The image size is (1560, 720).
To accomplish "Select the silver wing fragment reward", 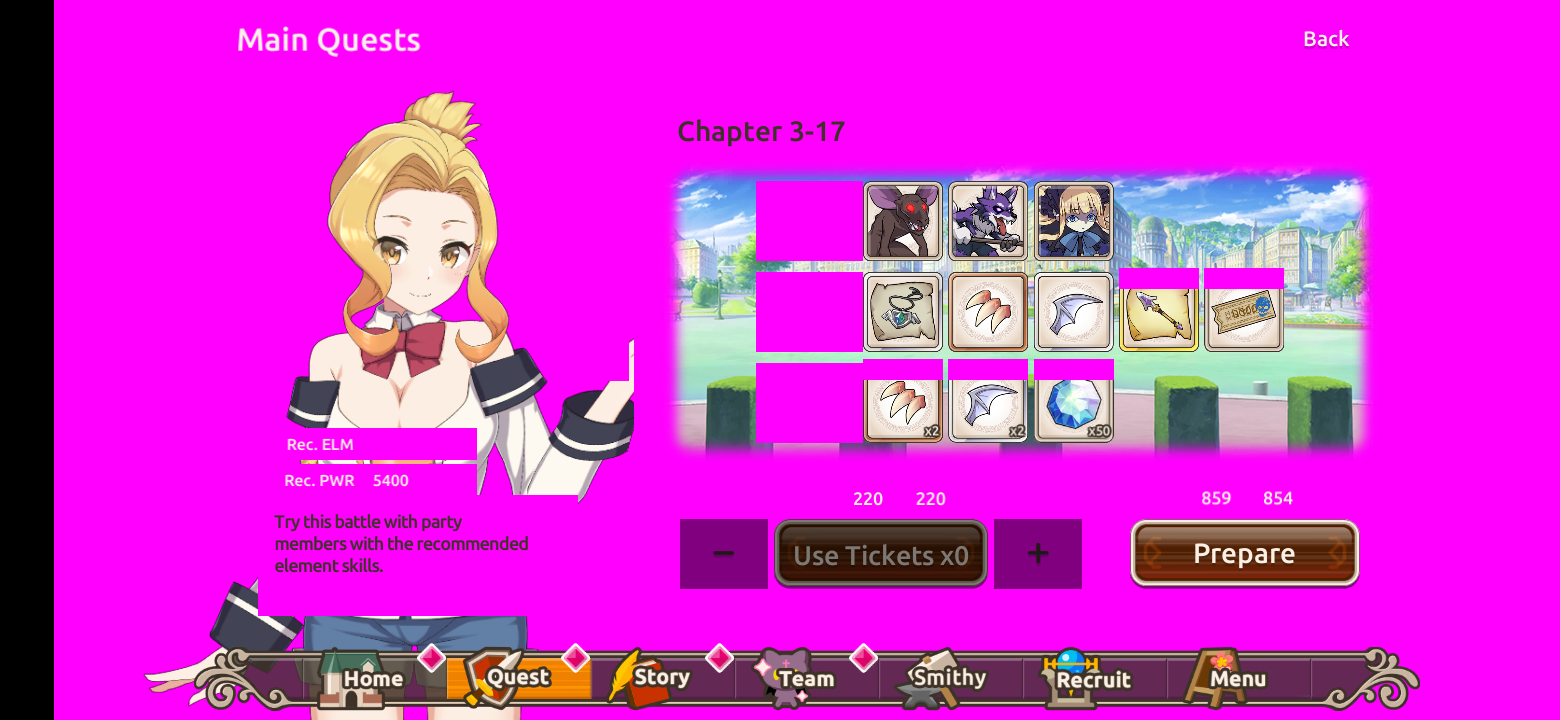I will [x=1073, y=312].
